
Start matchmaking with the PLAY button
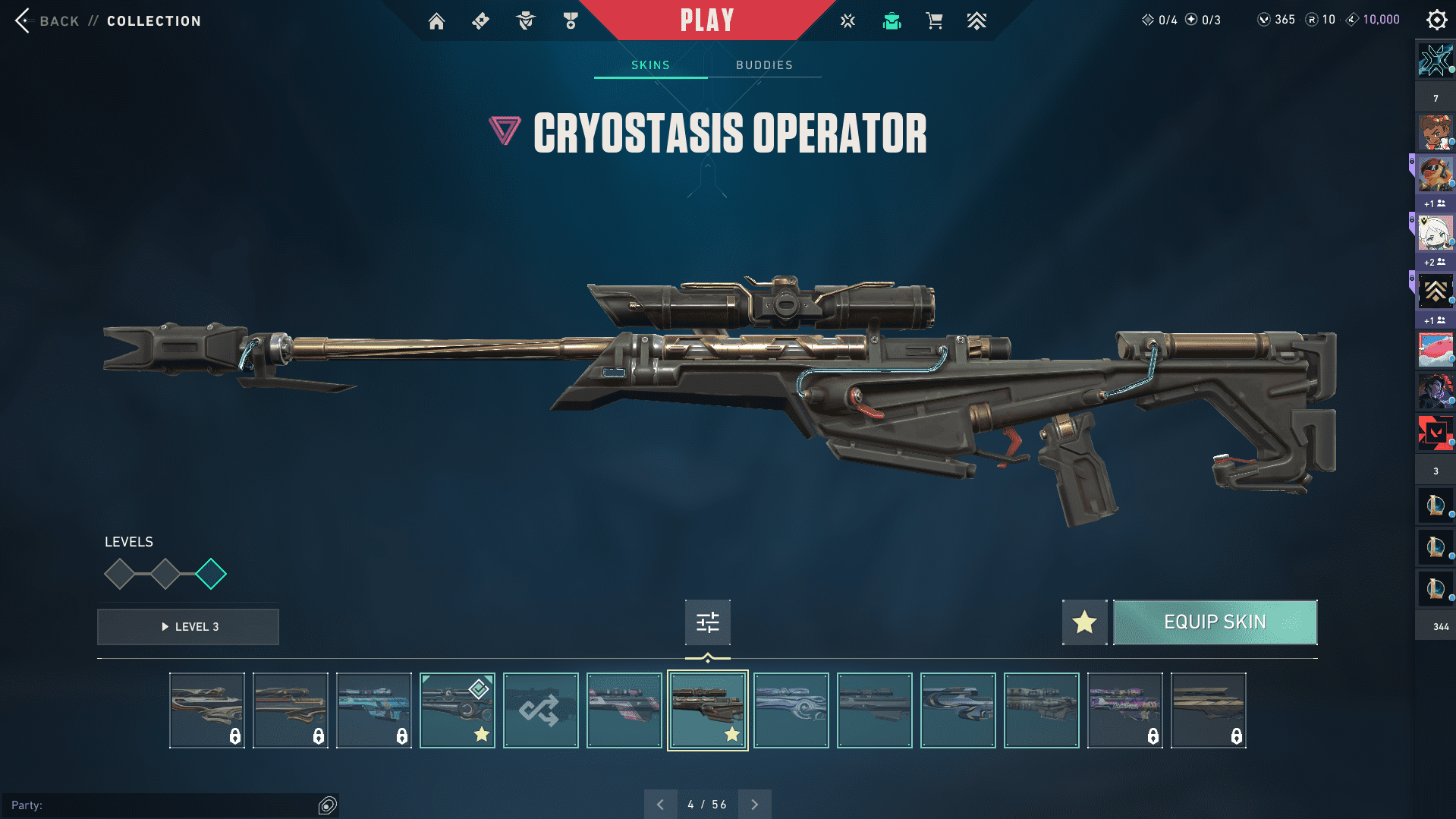pyautogui.click(x=706, y=20)
